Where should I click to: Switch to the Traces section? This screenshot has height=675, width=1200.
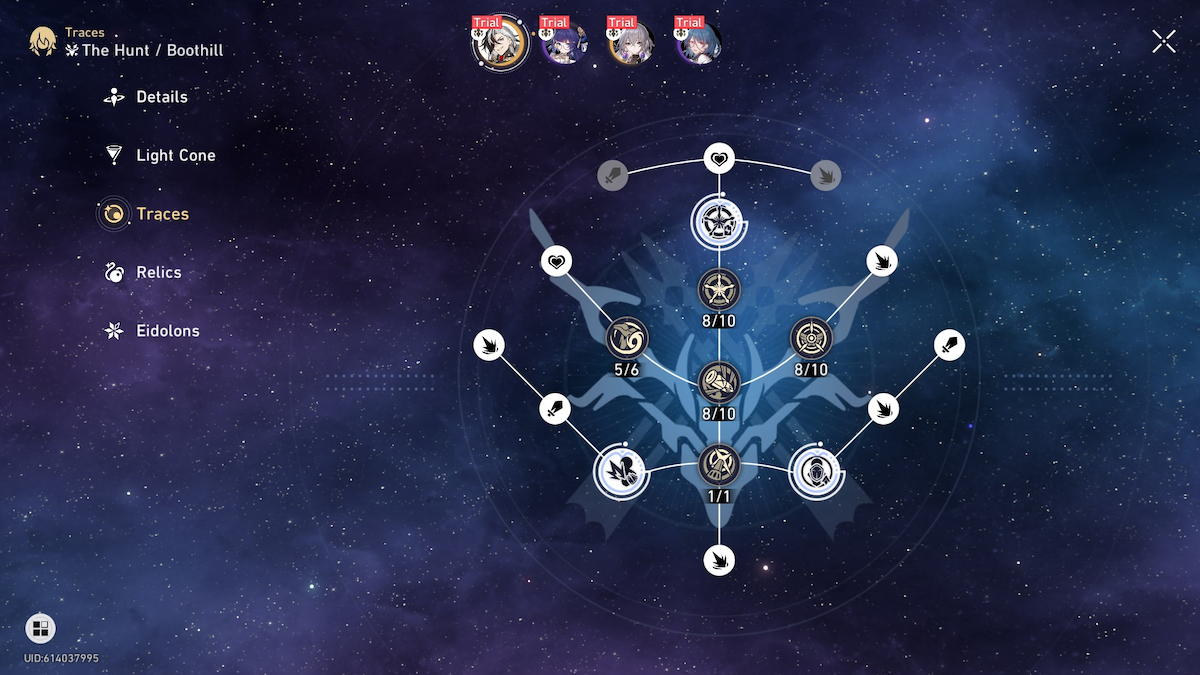[x=162, y=214]
